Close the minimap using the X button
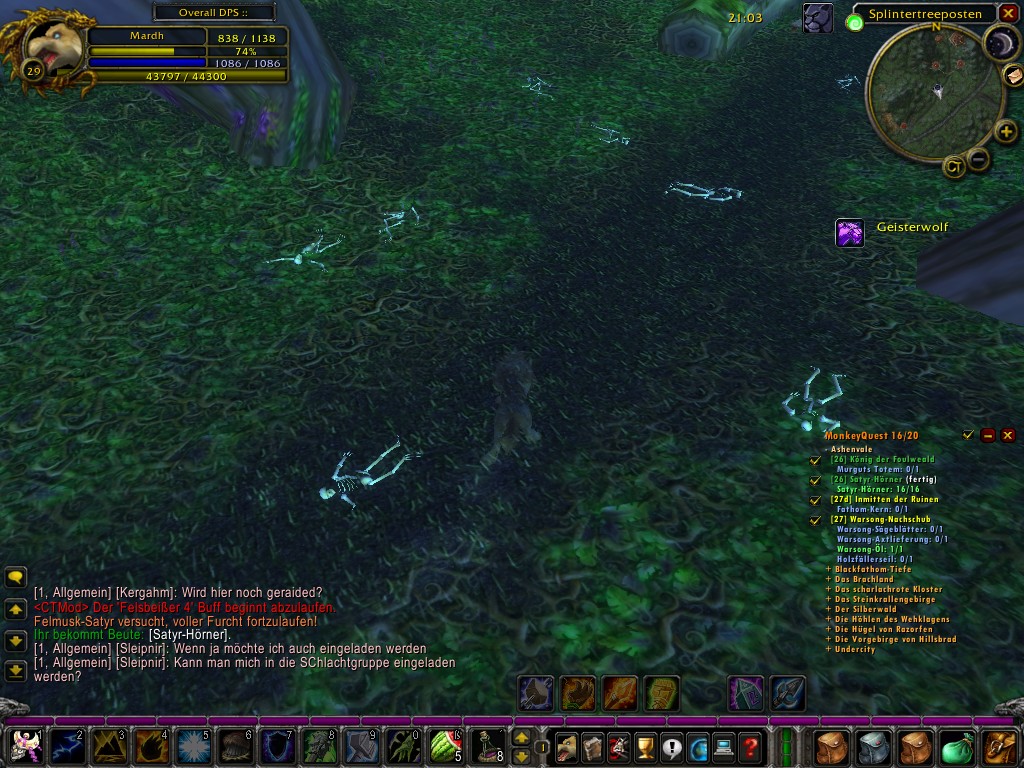 coord(1008,13)
